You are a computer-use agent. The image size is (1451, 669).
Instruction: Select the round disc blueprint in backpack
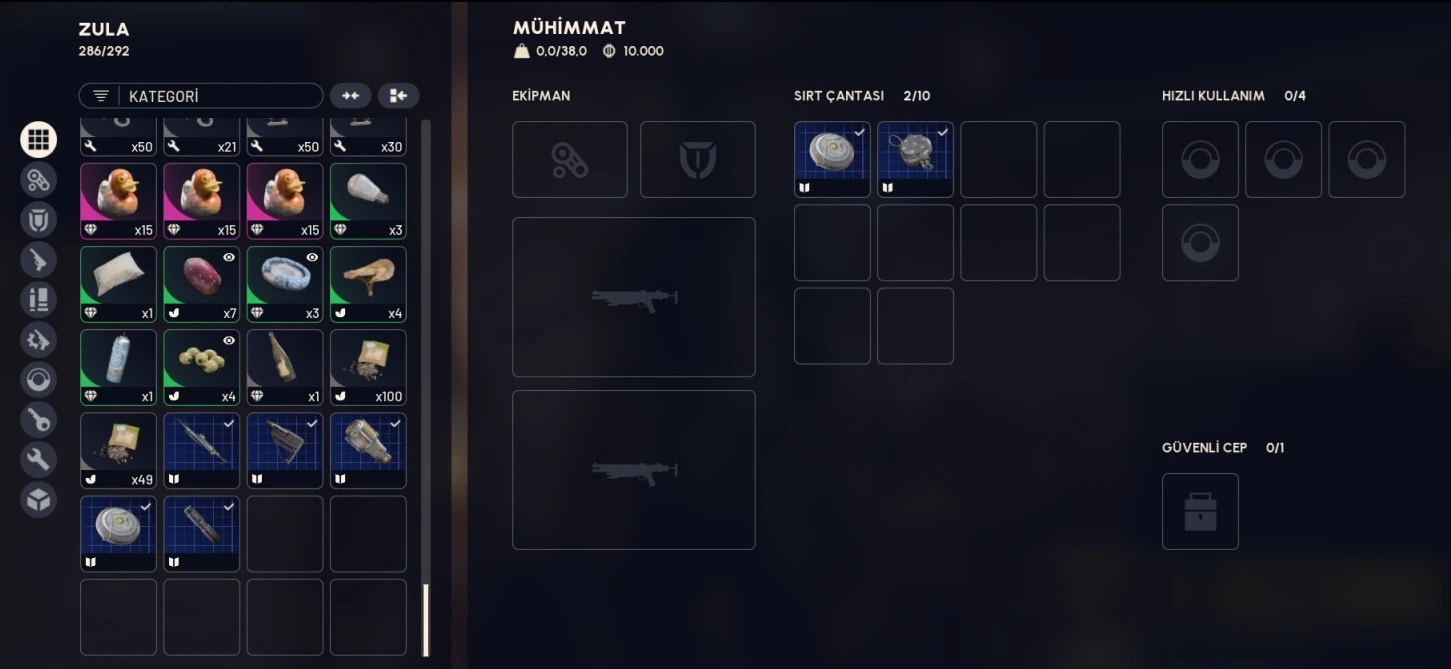(832, 159)
